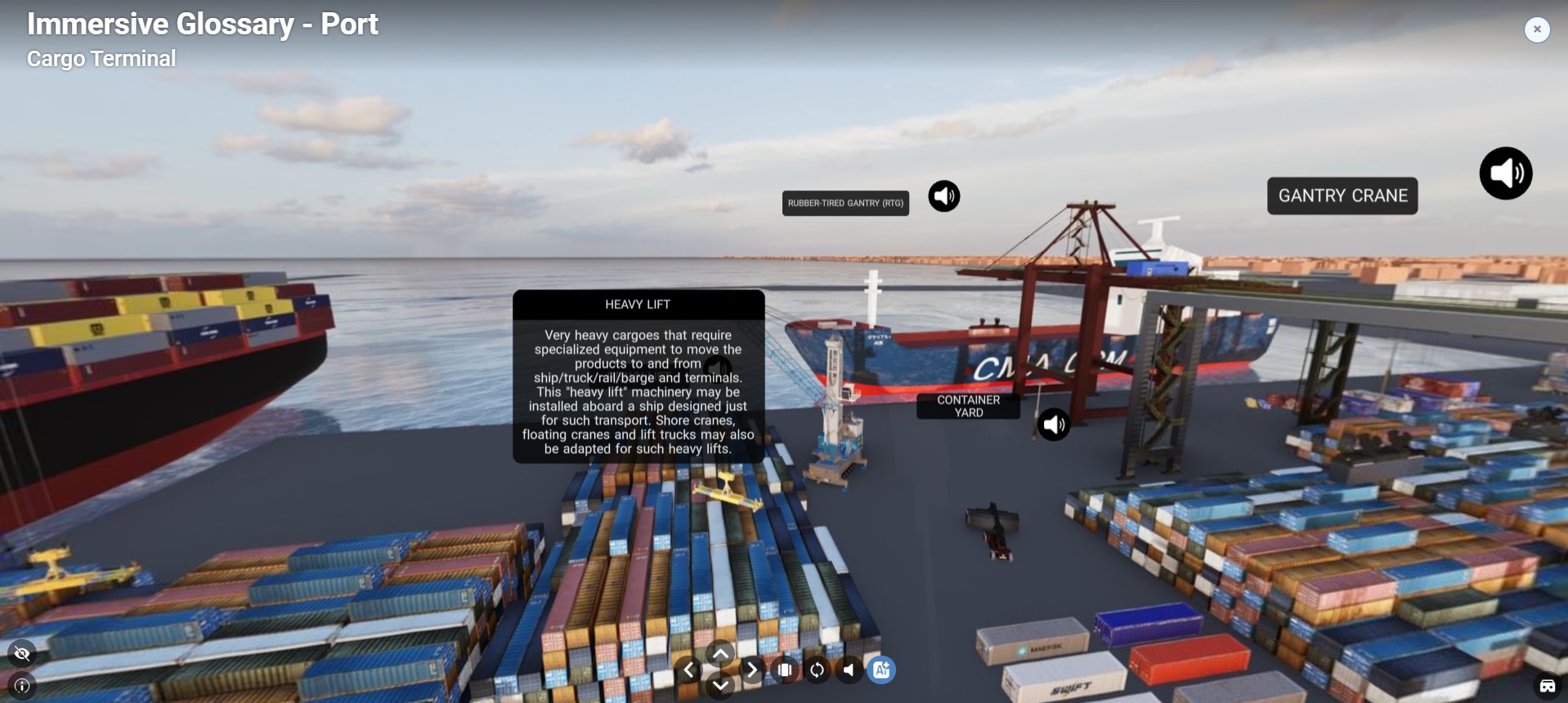The height and width of the screenshot is (703, 1568).
Task: Close the Immersive Glossary viewer
Action: [1537, 29]
